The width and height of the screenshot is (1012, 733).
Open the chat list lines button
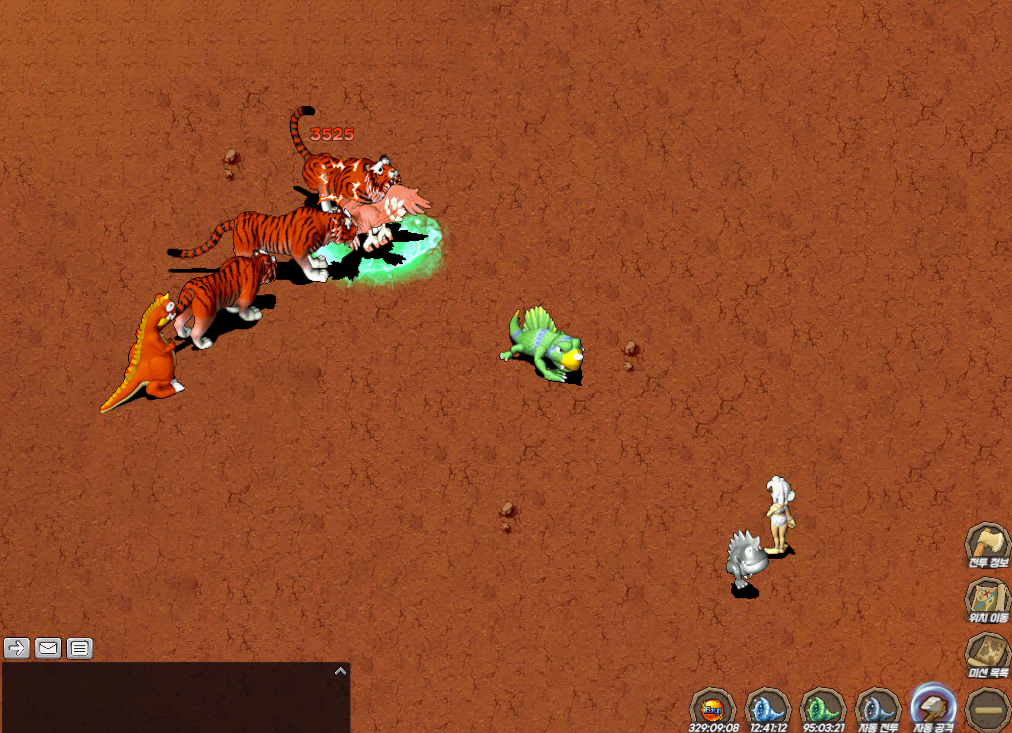pos(80,648)
